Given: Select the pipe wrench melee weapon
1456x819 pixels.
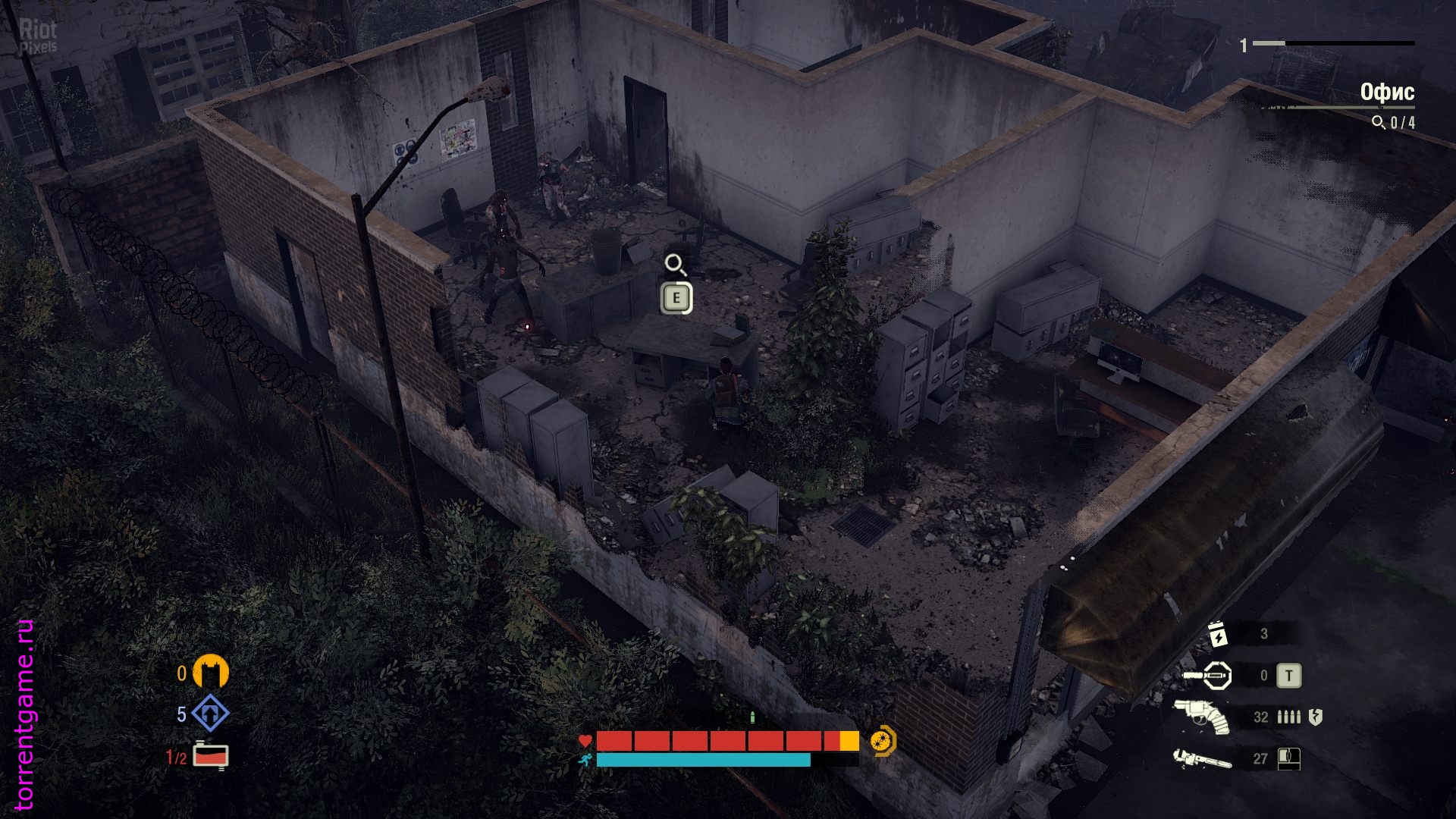Looking at the screenshot, I should point(1202,758).
